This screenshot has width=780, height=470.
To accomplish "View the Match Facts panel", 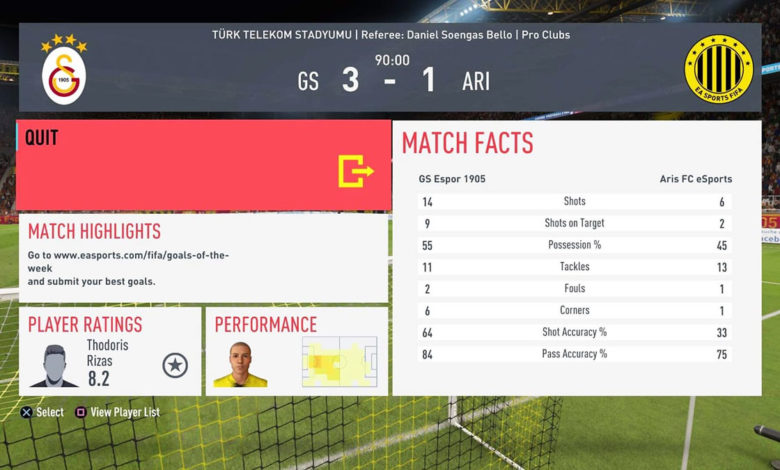I will click(576, 258).
